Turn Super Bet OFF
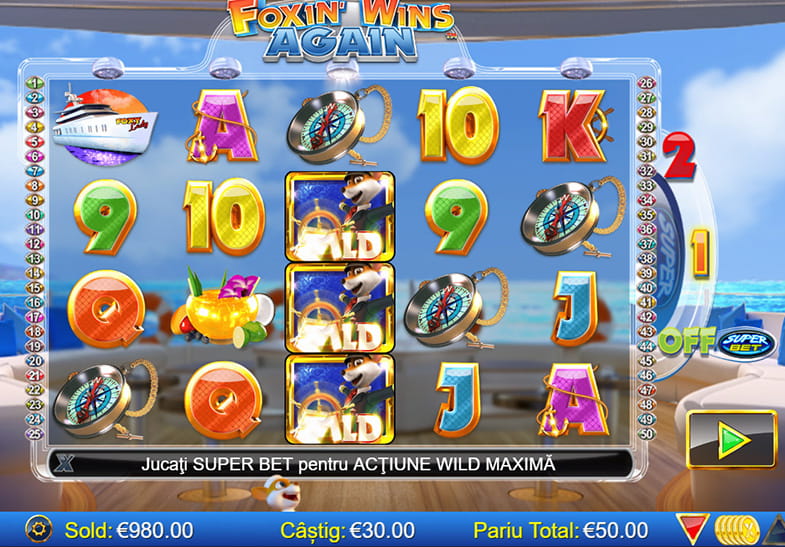The width and height of the screenshot is (785, 547). 685,341
